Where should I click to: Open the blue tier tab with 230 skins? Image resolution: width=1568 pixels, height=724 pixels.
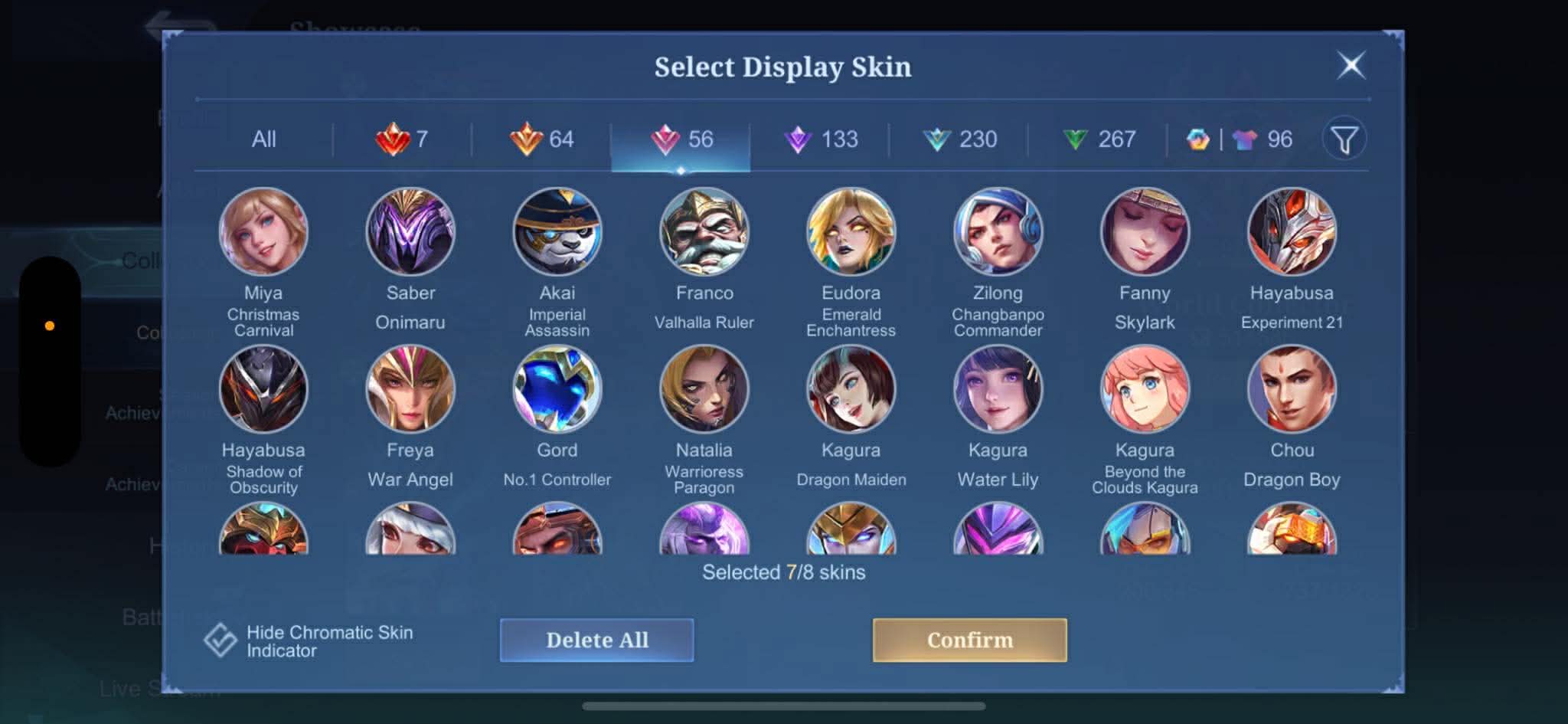point(959,139)
